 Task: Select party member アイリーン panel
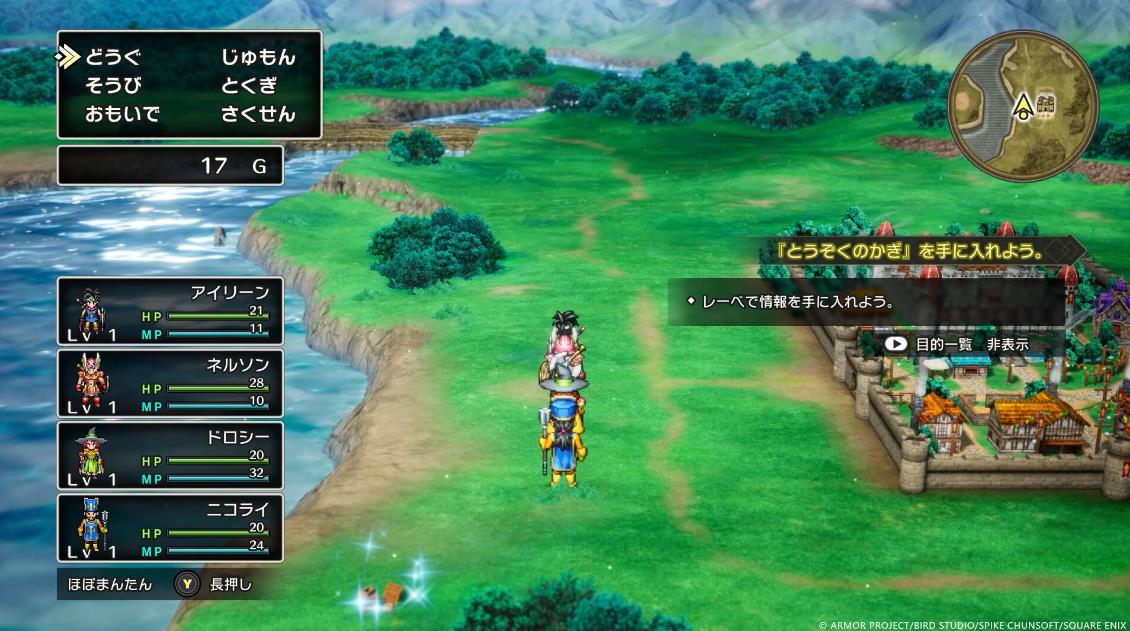click(x=170, y=311)
